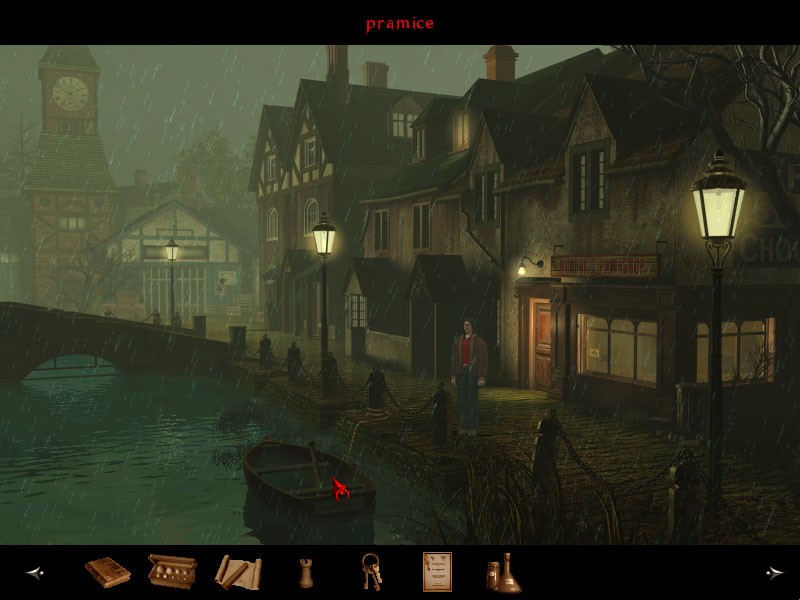
Task: Click the right inventory scroll arrow
Action: pyautogui.click(x=774, y=573)
